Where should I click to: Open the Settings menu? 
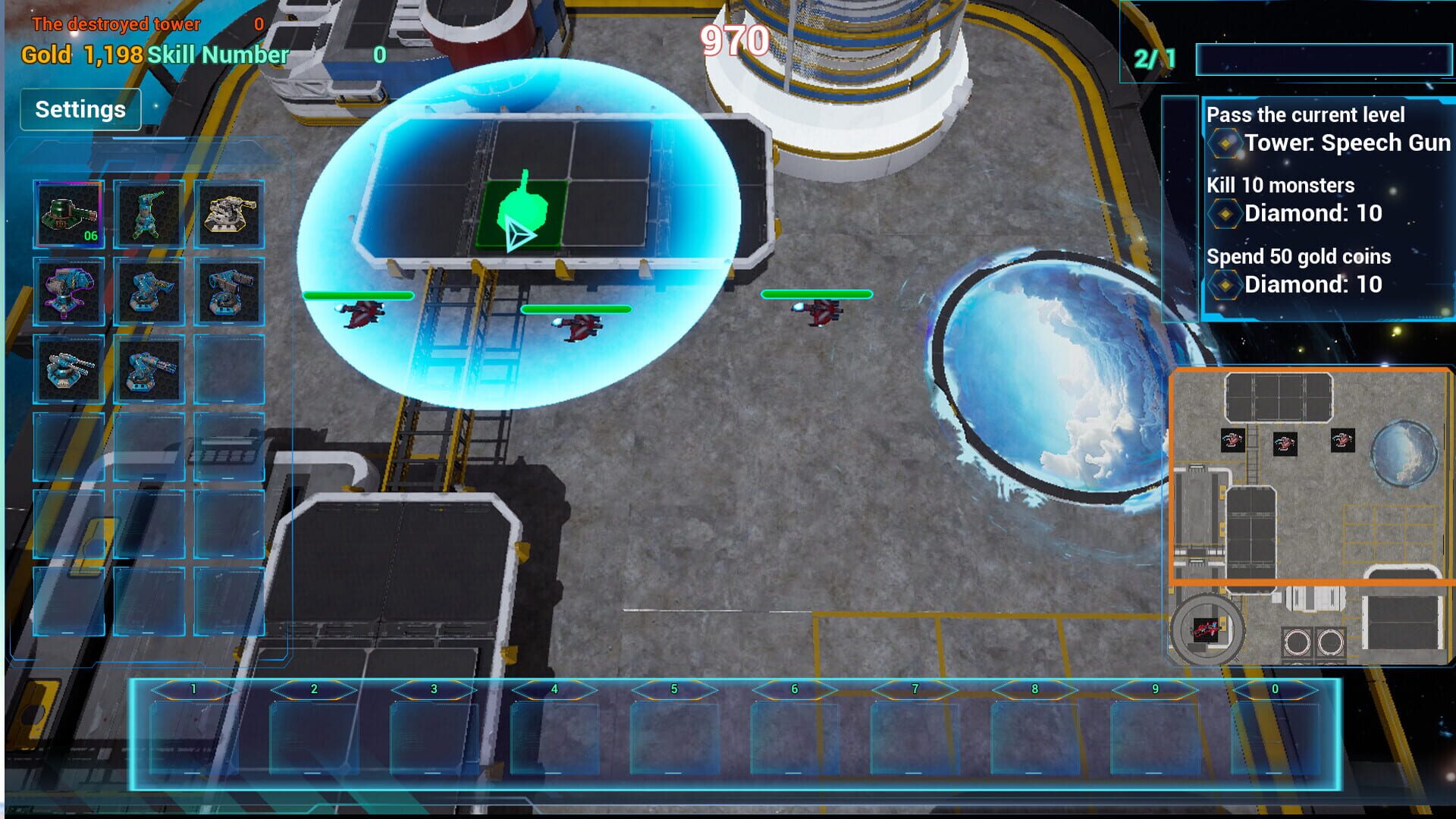coord(80,108)
